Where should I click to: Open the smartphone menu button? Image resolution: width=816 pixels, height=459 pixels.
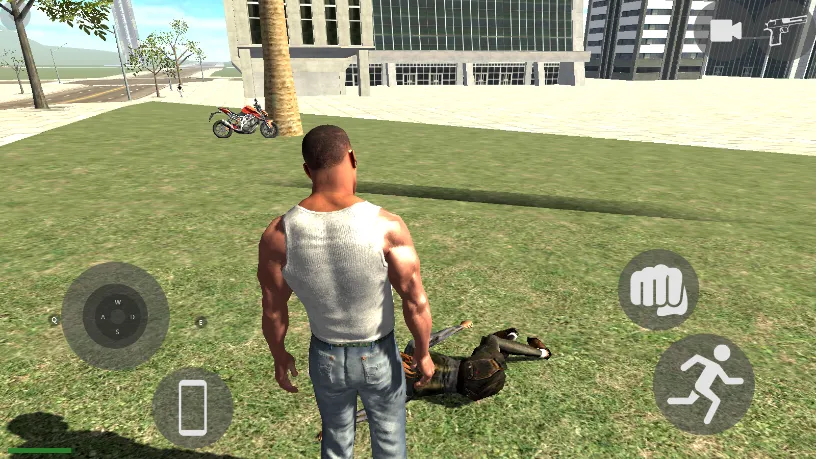(x=192, y=407)
